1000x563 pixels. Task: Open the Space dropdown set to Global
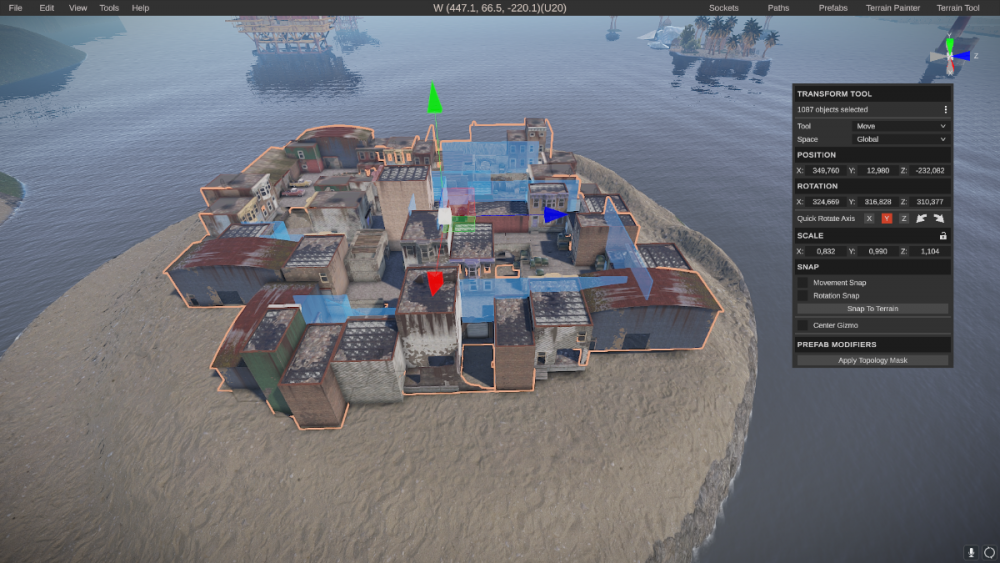click(899, 139)
